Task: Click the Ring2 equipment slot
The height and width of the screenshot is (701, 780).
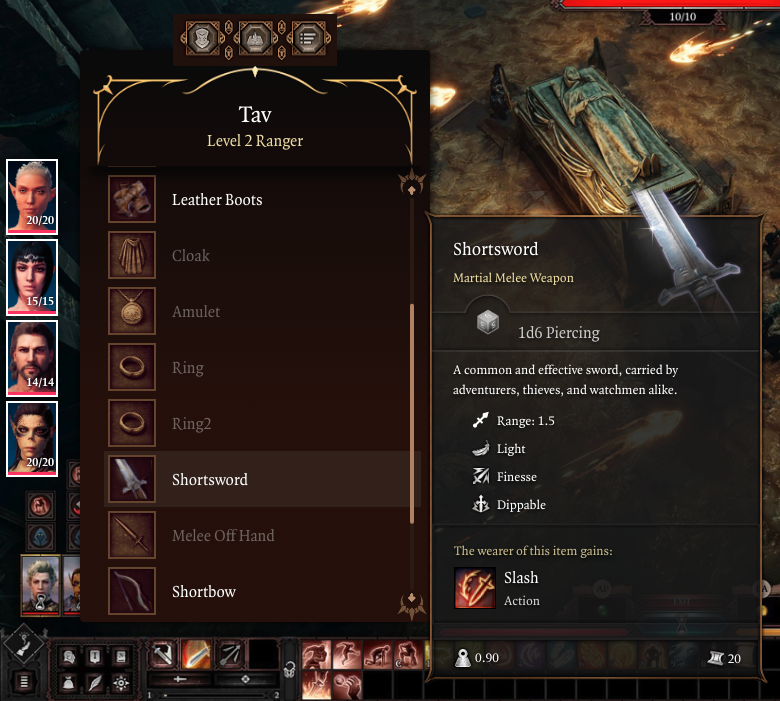Action: click(x=132, y=424)
